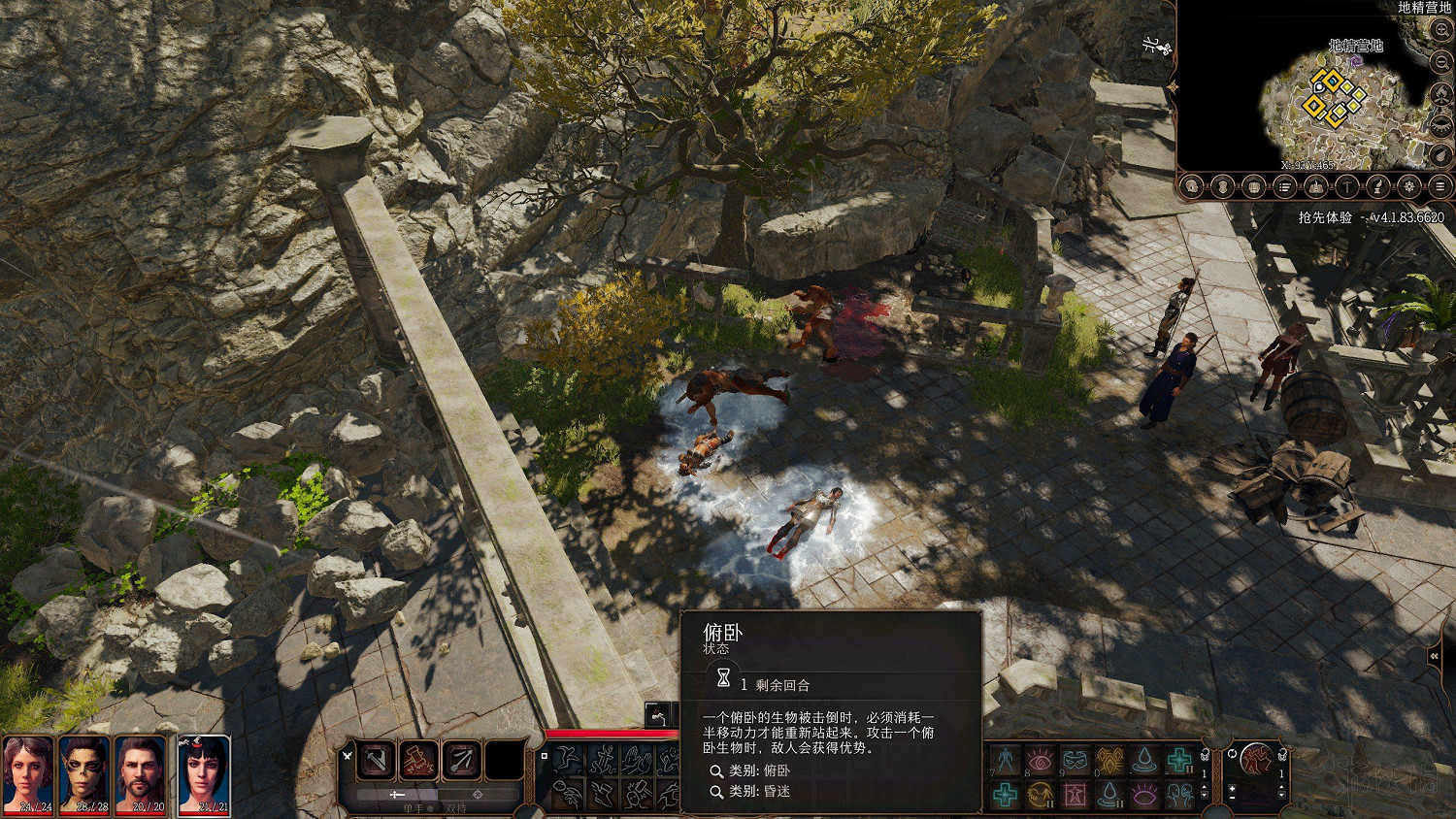The height and width of the screenshot is (819, 1456).
Task: Click the up arrow to increase the slot counter
Action: (1204, 787)
